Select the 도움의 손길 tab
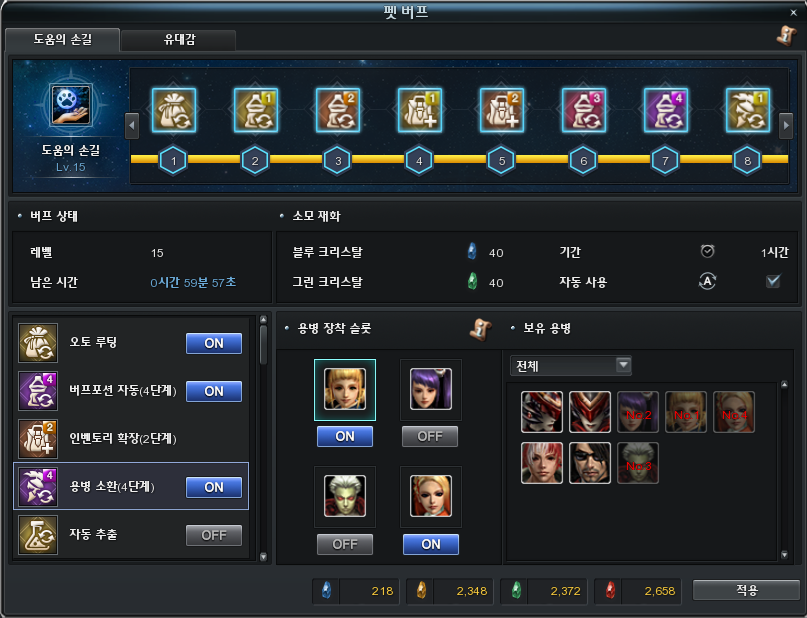The width and height of the screenshot is (807, 618). click(62, 40)
